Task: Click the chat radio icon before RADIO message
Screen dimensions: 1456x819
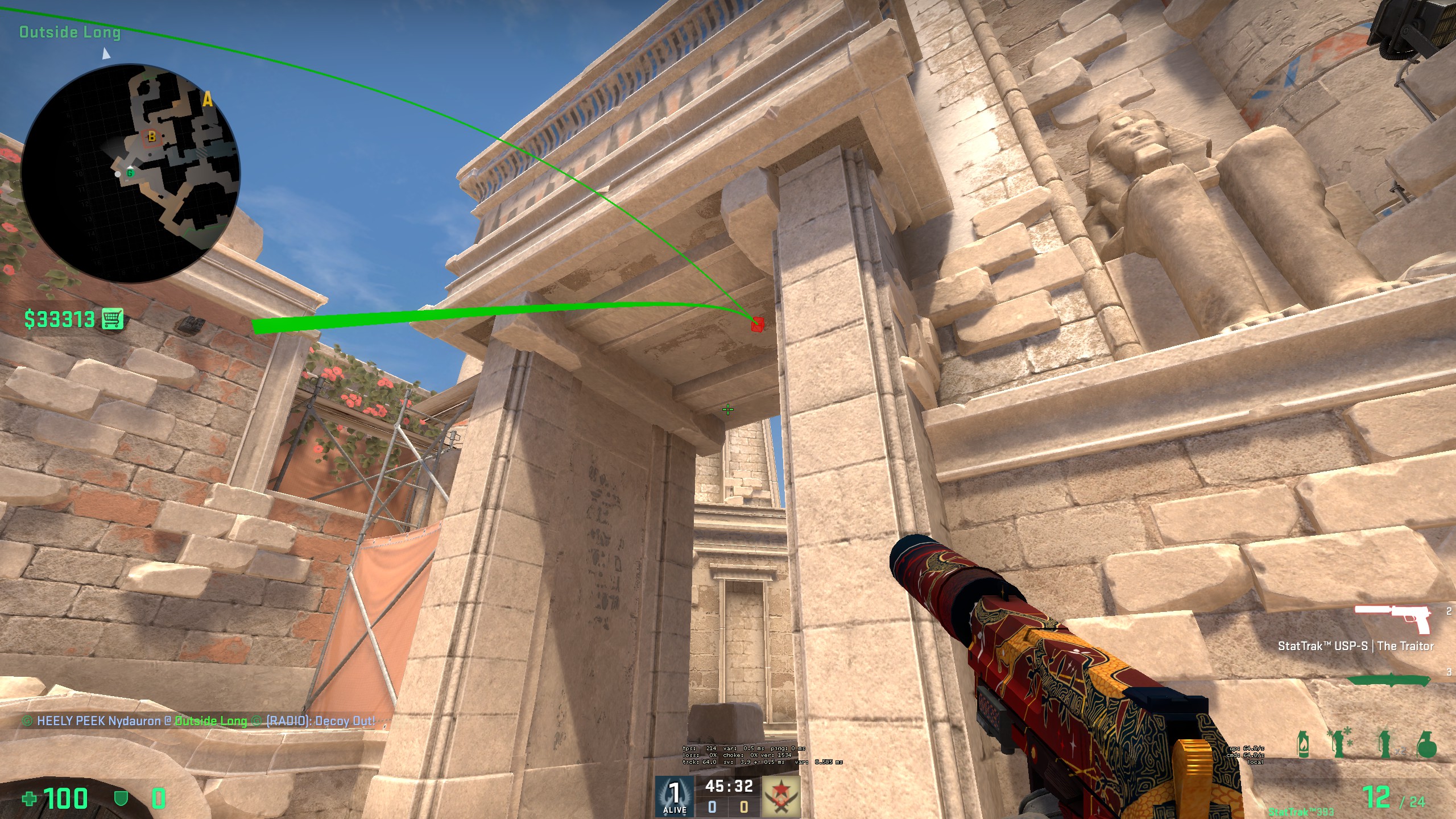Action: click(256, 721)
